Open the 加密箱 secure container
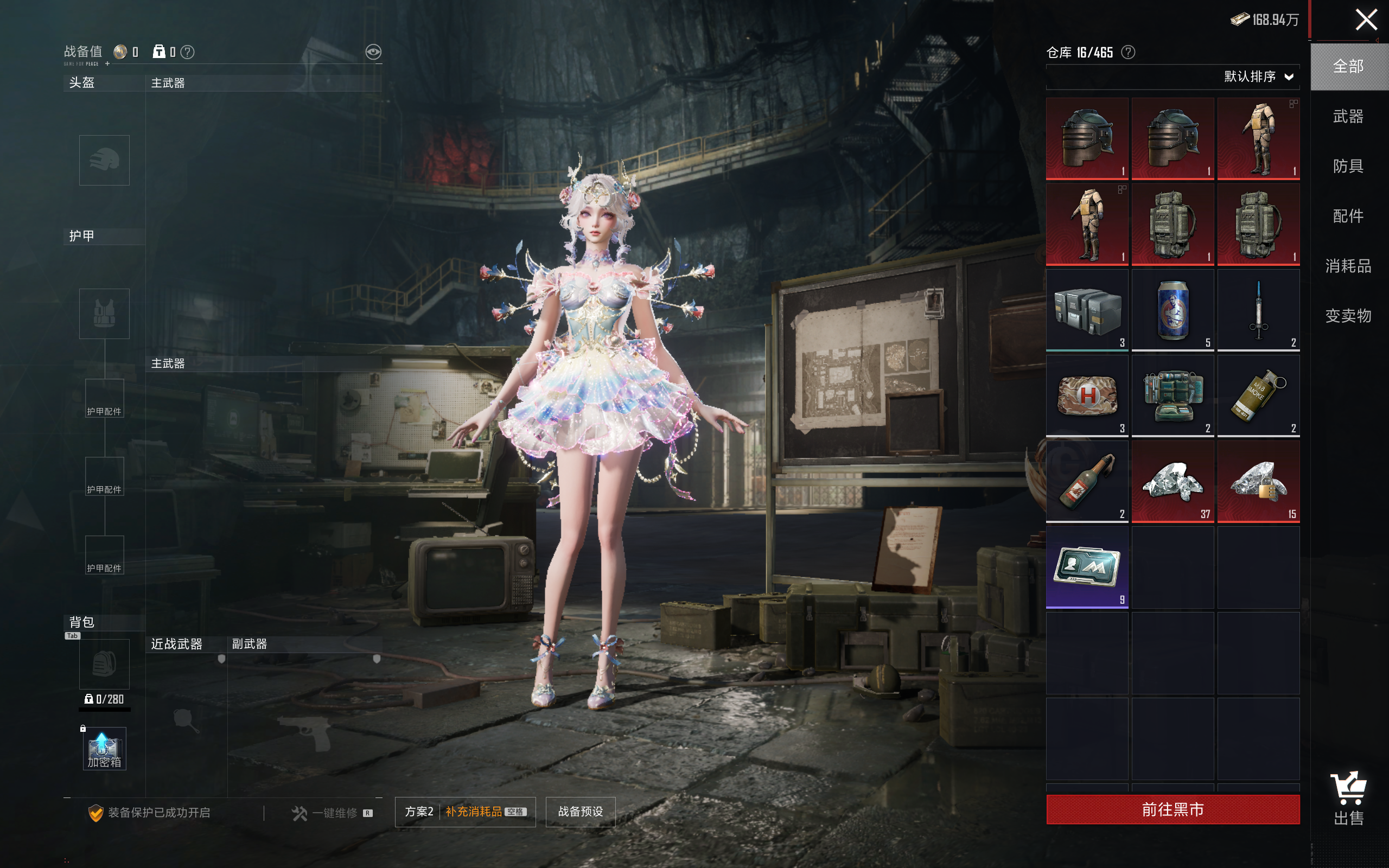This screenshot has height=868, width=1389. pyautogui.click(x=104, y=749)
